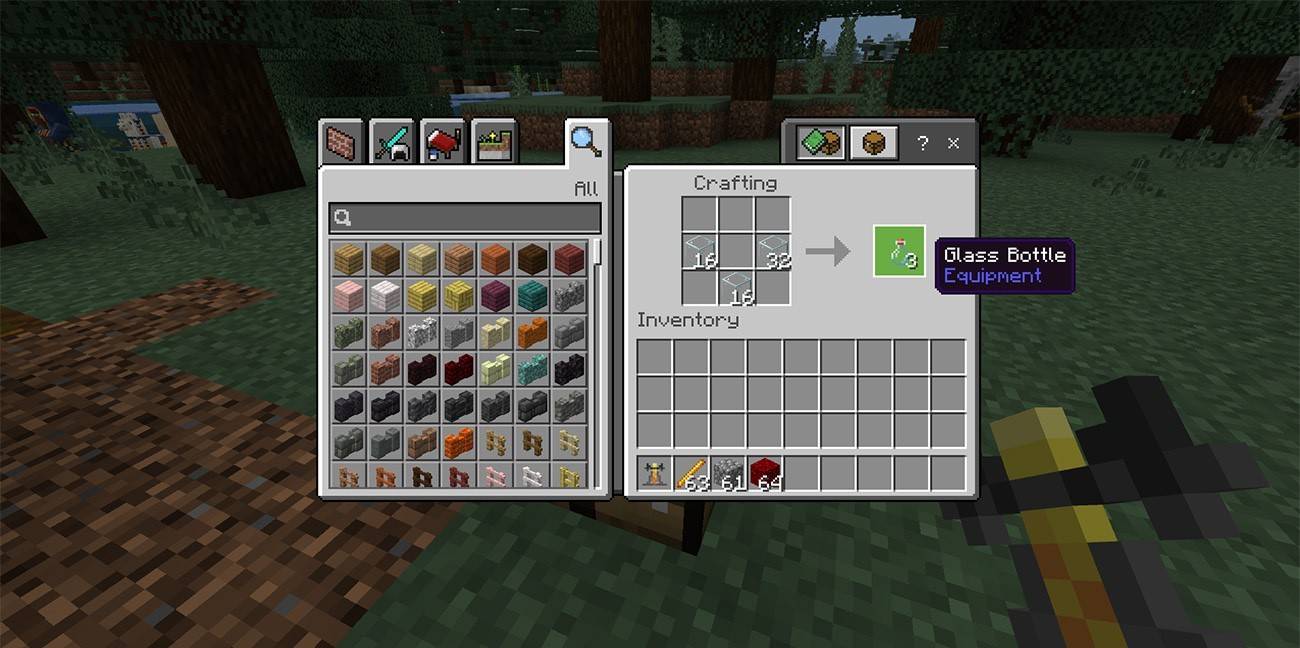Grab the bottom-center glass in the grid
Viewport: 1300px width, 648px height.
(736, 287)
